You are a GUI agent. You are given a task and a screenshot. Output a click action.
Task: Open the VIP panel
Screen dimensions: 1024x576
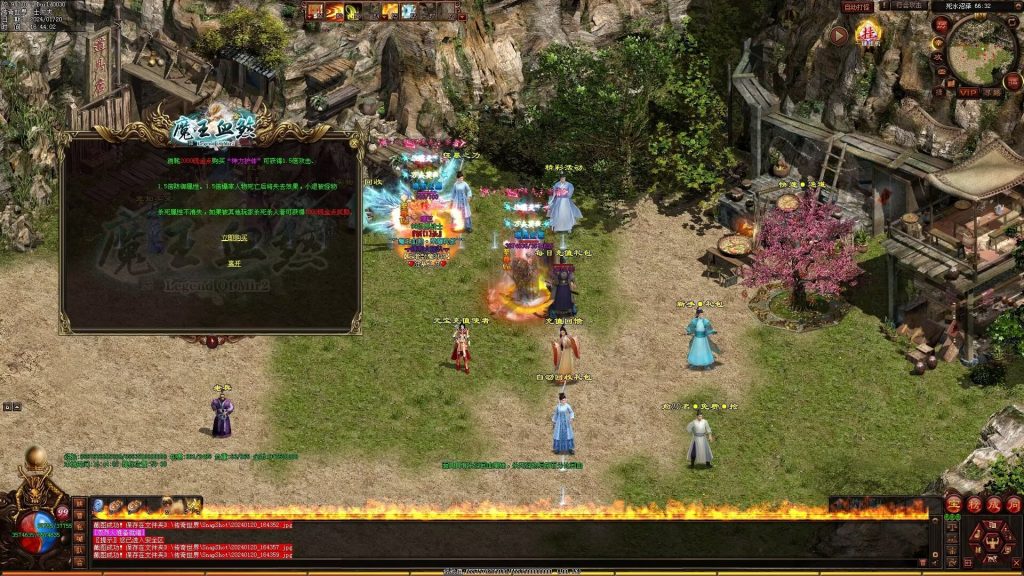967,91
